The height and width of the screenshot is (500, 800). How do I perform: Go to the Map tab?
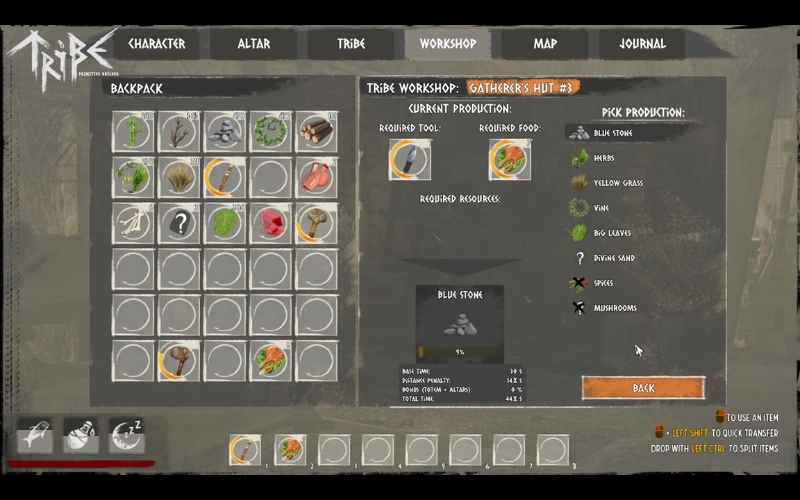(545, 44)
